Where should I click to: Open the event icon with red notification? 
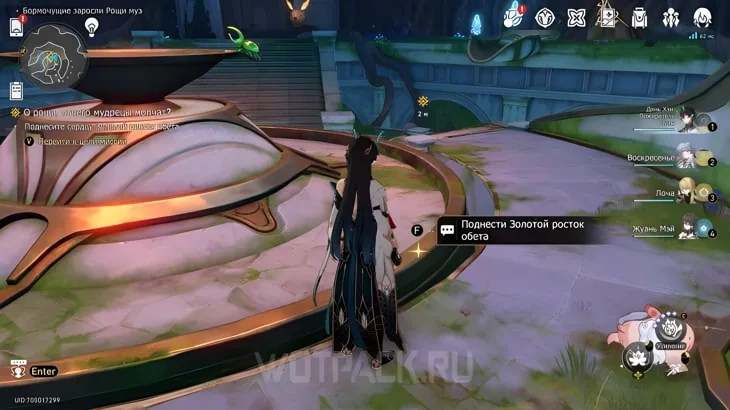click(x=513, y=17)
